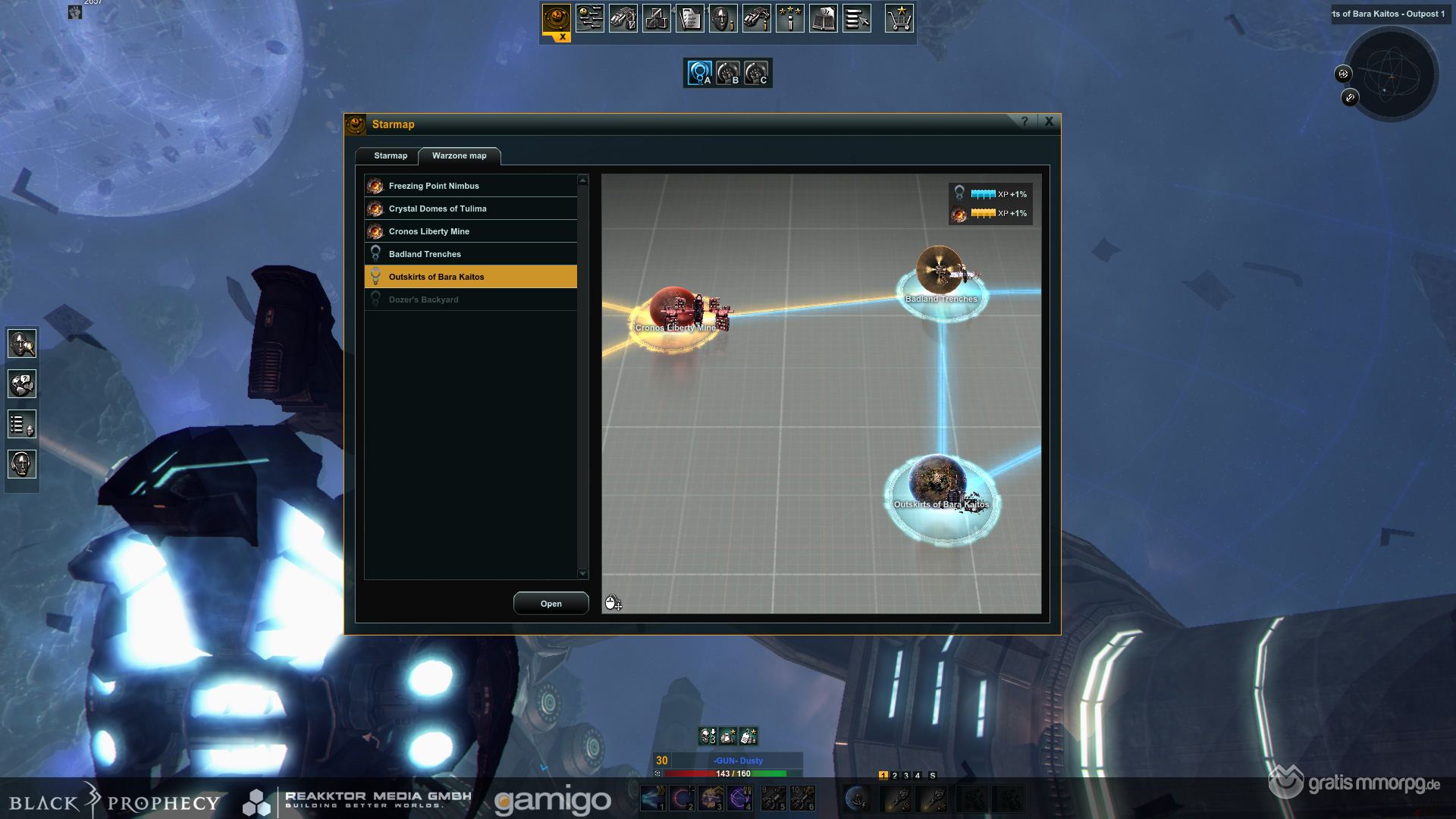
Task: Switch to the Starmap tab
Action: coord(390,155)
